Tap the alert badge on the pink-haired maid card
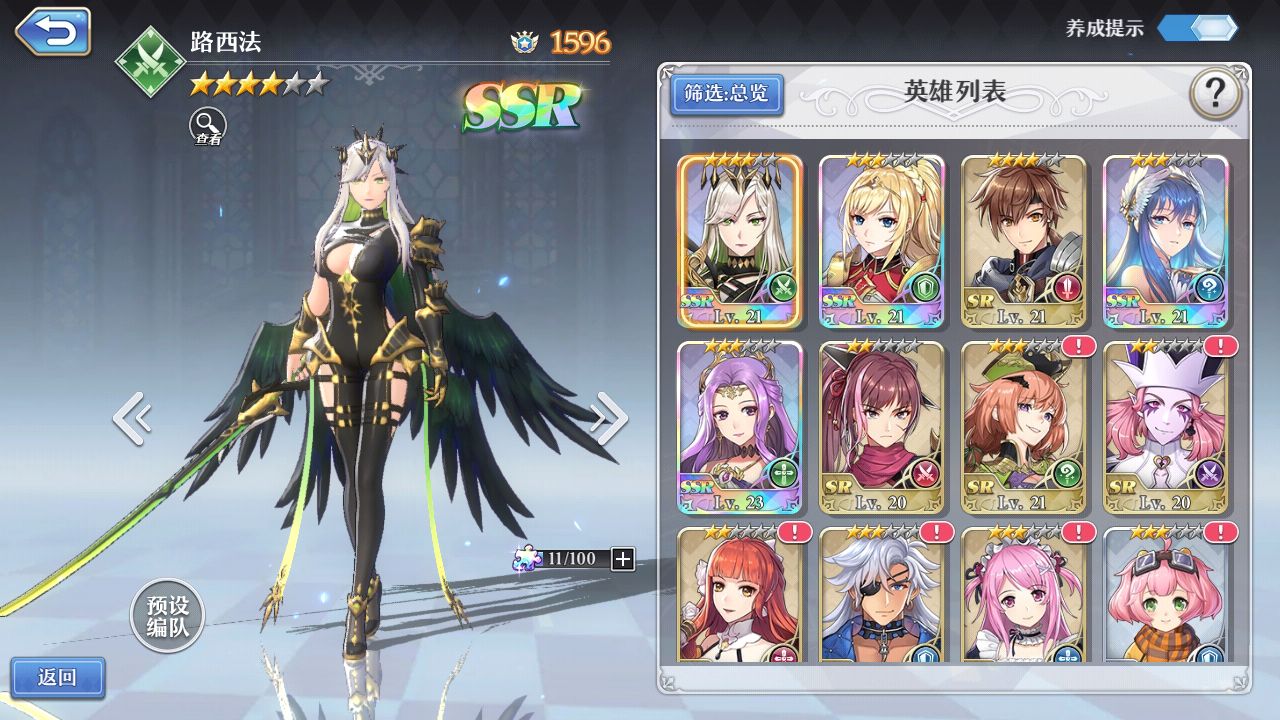1280x720 pixels. 1075,530
